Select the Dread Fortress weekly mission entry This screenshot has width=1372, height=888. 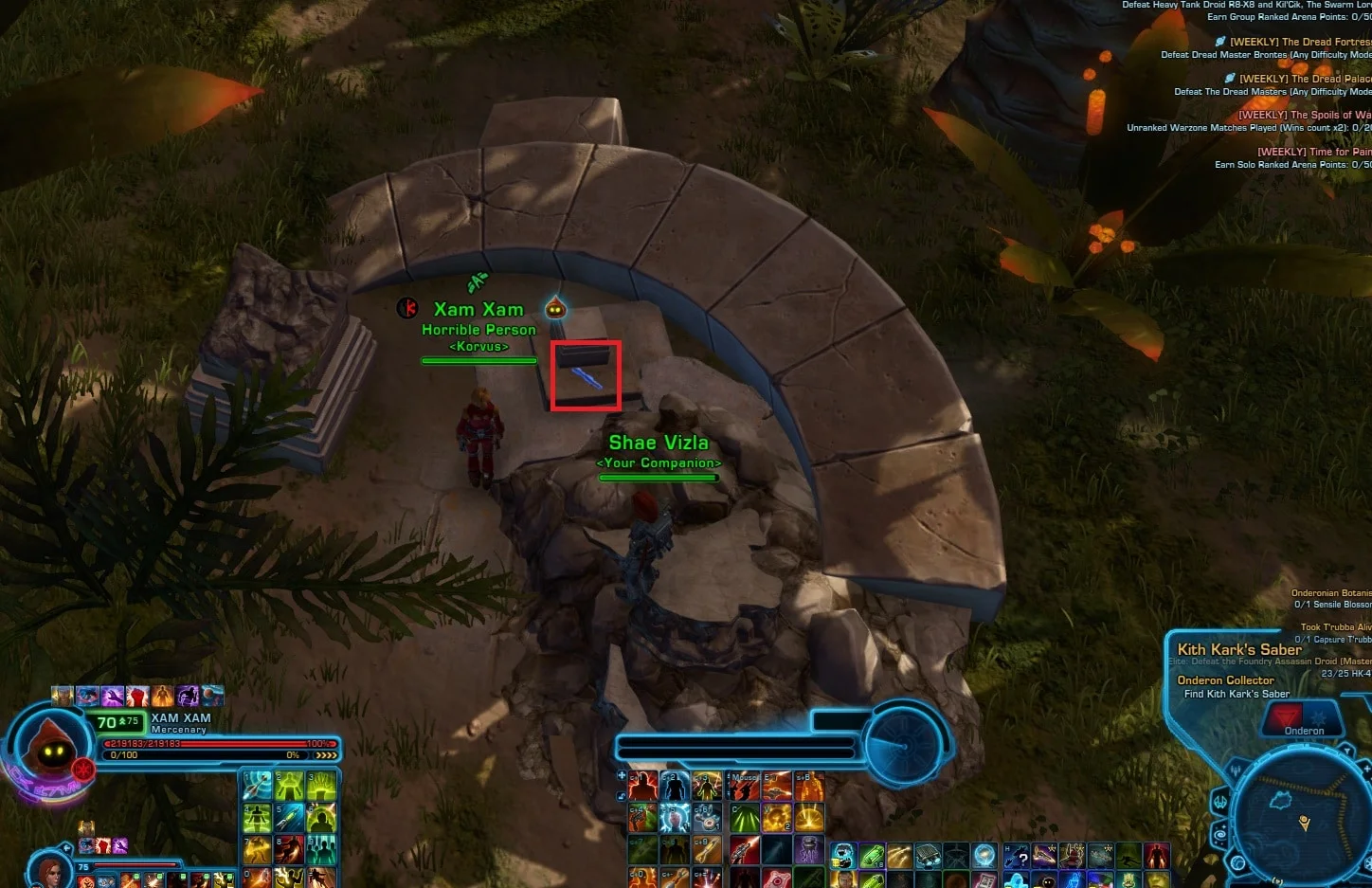[x=1298, y=42]
